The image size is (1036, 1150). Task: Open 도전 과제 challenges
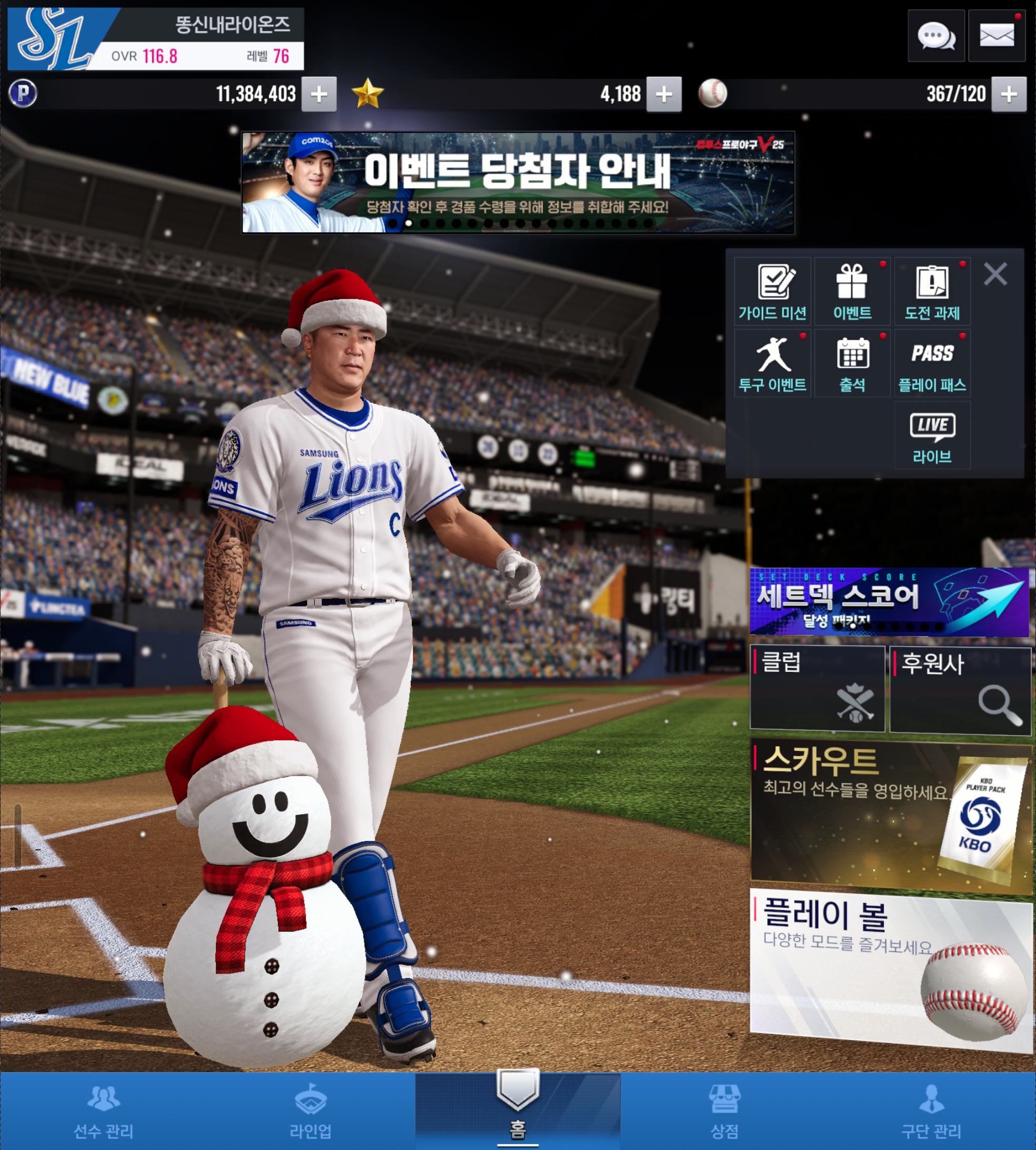click(932, 292)
